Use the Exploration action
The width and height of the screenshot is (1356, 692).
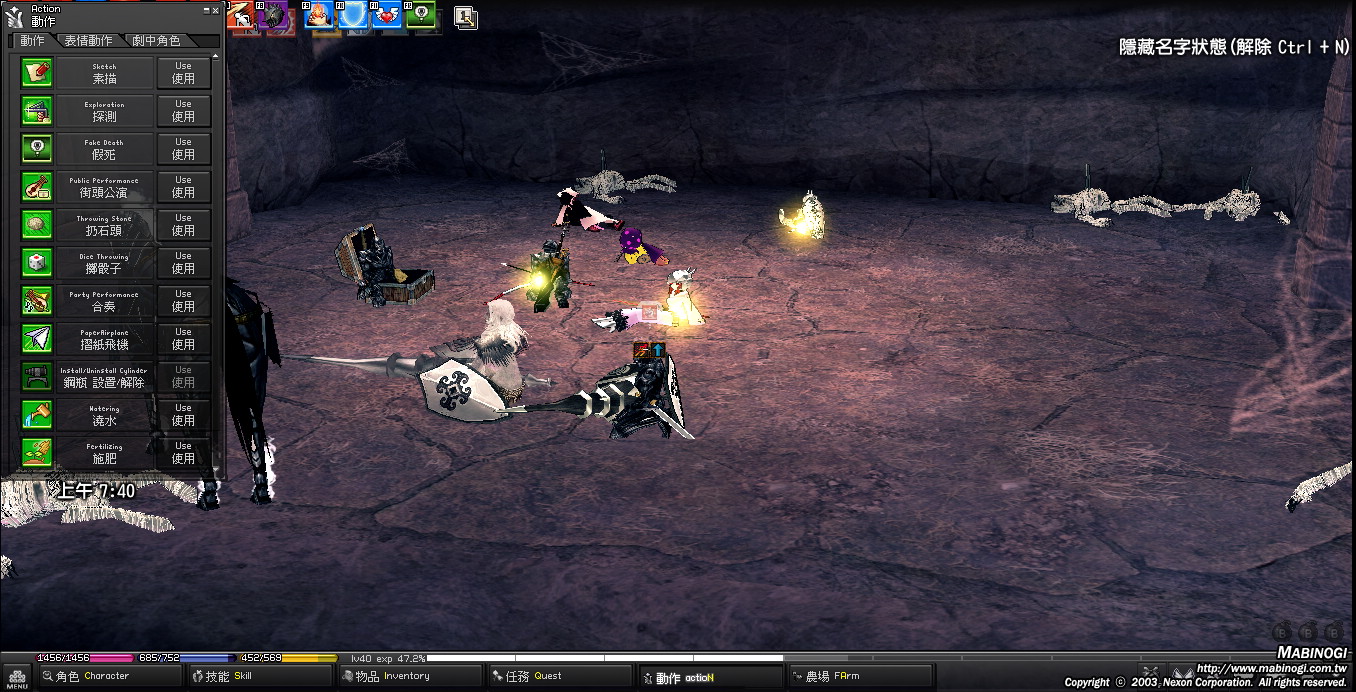click(183, 111)
